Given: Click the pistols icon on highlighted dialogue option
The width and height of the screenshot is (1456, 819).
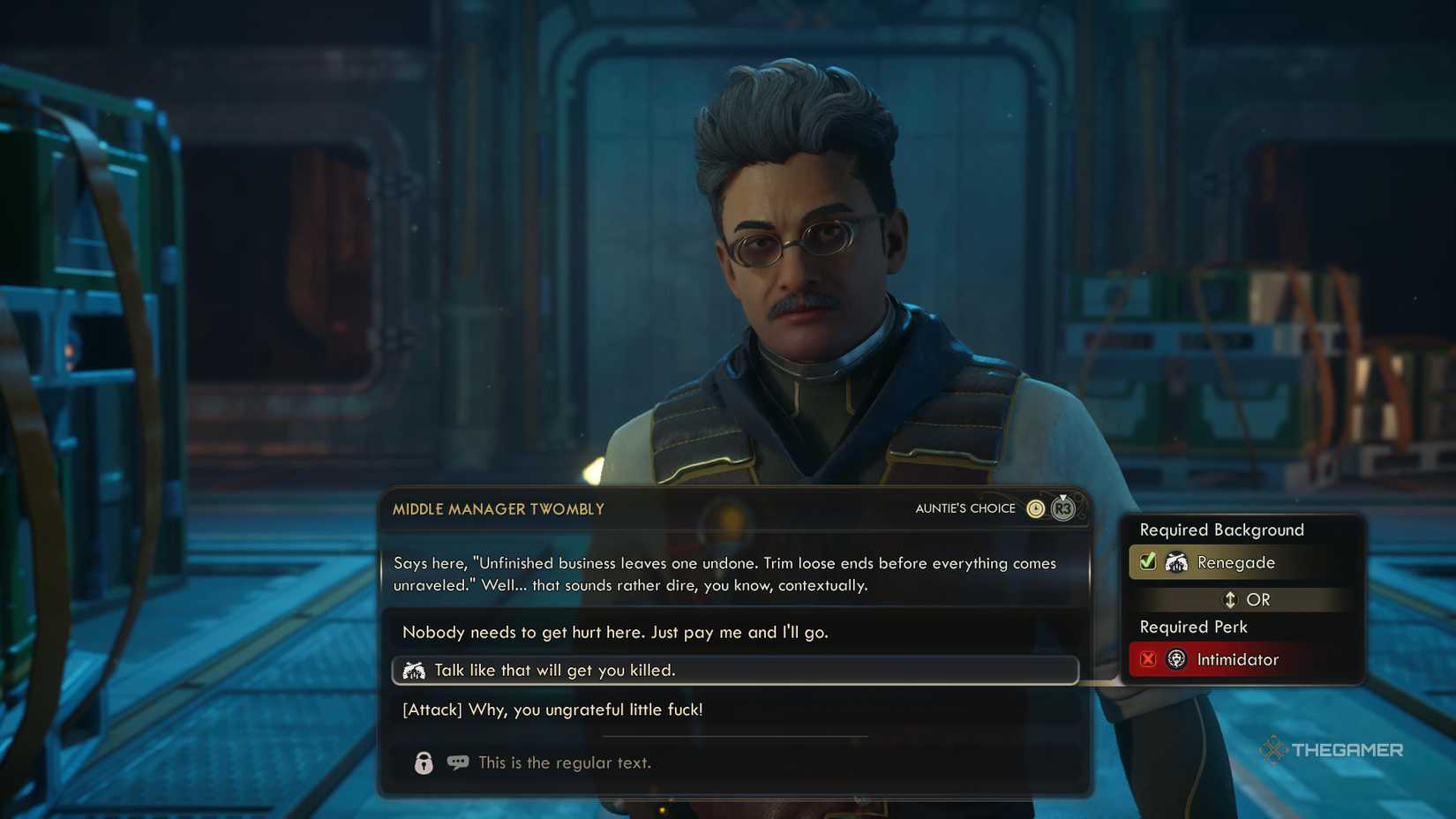Looking at the screenshot, I should coord(416,670).
